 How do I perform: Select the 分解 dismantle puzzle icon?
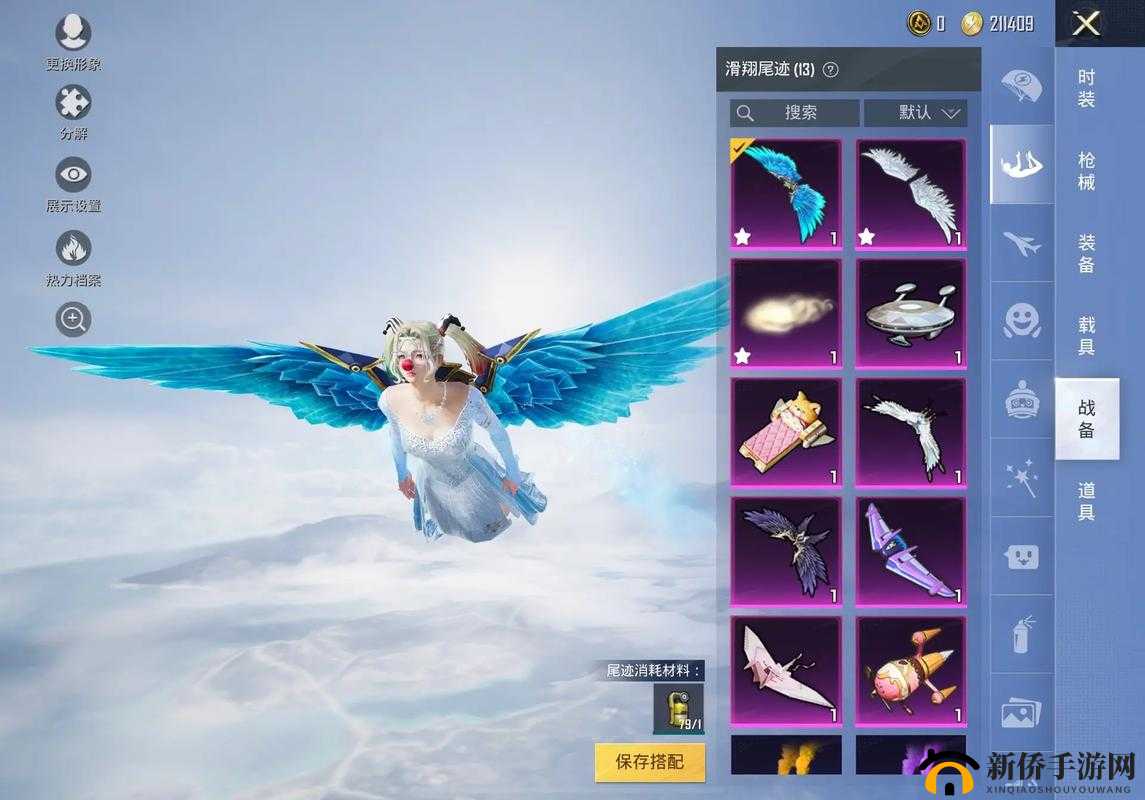click(73, 103)
